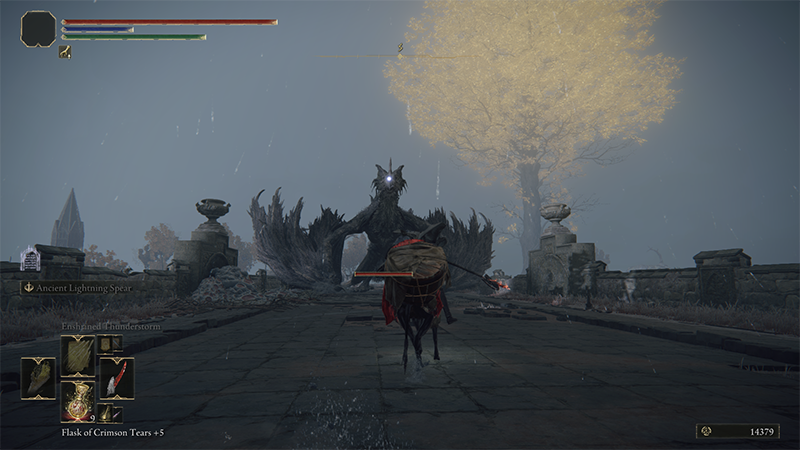800x450 pixels.
Task: Select the Flask of Crimson Tears slot
Action: [77, 399]
